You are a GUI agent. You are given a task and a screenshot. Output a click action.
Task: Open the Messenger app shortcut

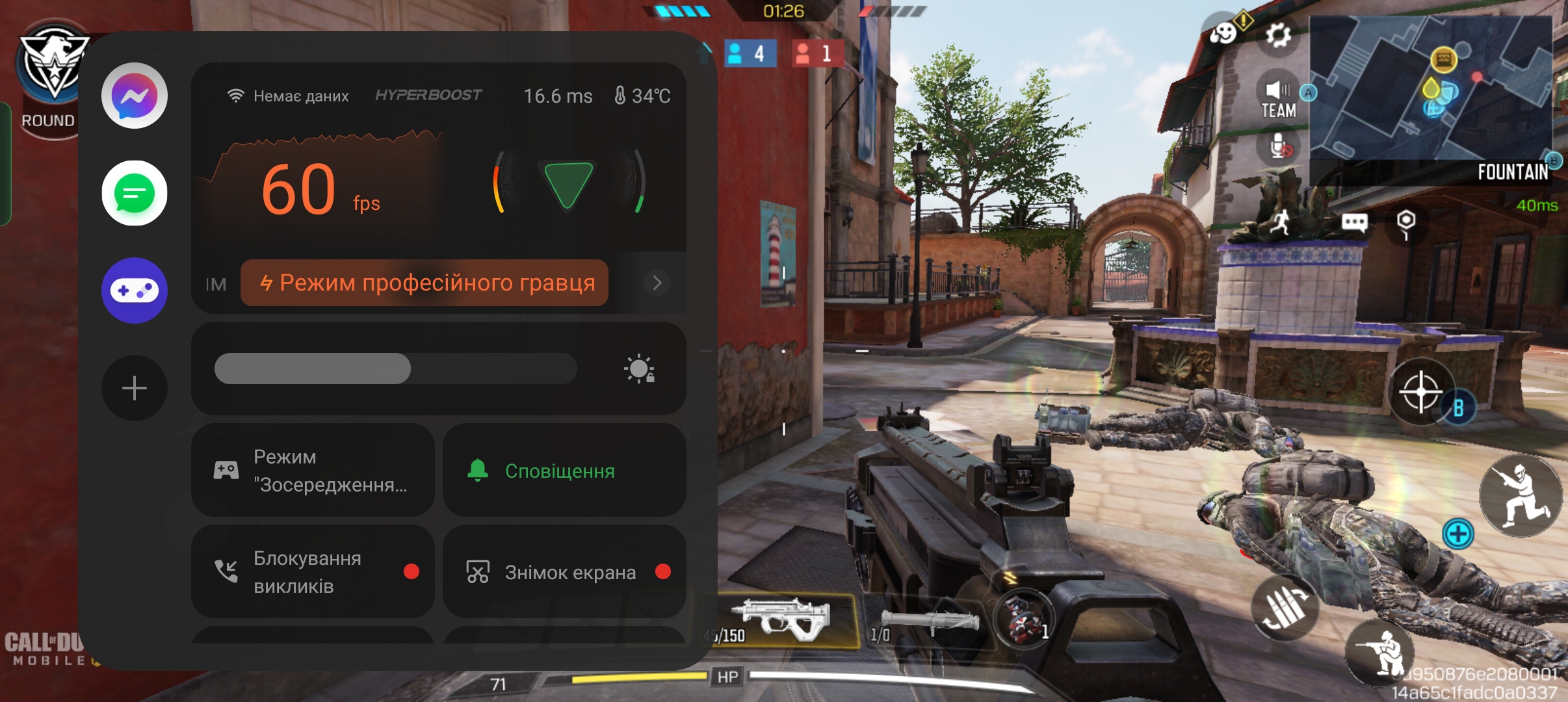click(x=135, y=96)
